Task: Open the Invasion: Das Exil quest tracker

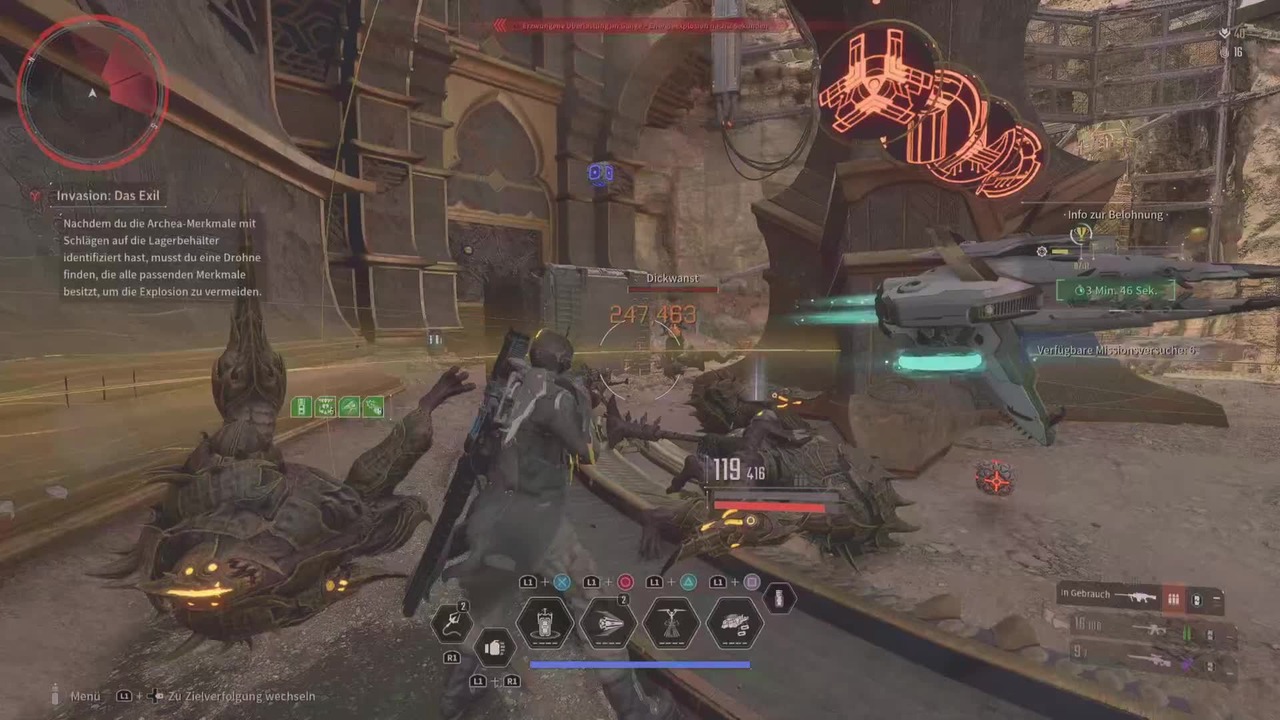Action: [x=108, y=197]
